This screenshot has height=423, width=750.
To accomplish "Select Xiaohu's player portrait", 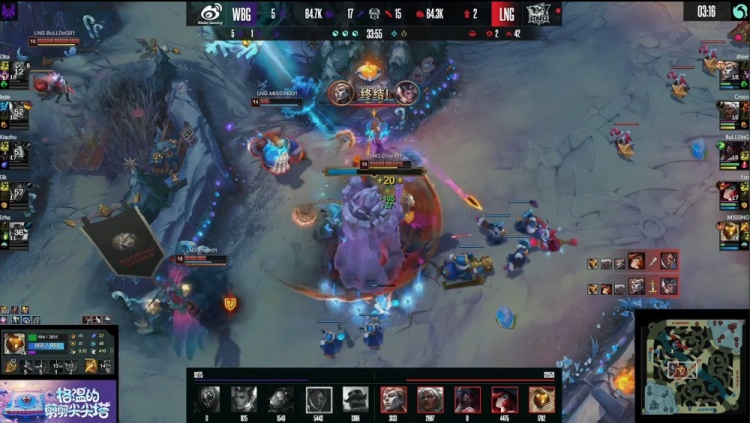I will point(19,152).
